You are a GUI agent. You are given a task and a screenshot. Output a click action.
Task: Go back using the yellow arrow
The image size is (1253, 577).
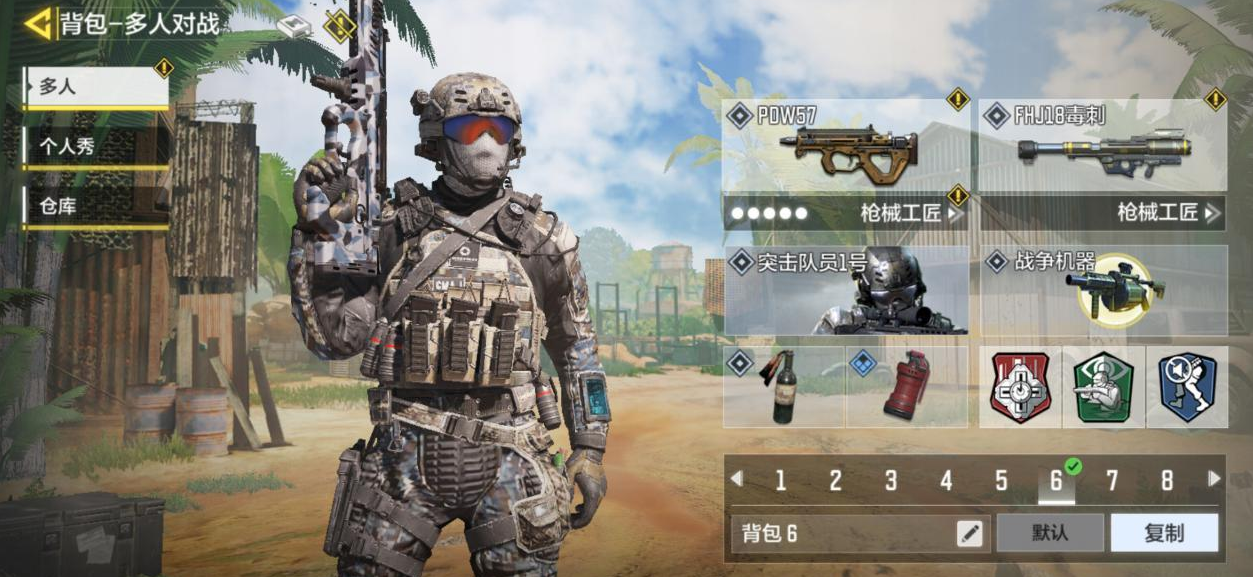coord(38,23)
